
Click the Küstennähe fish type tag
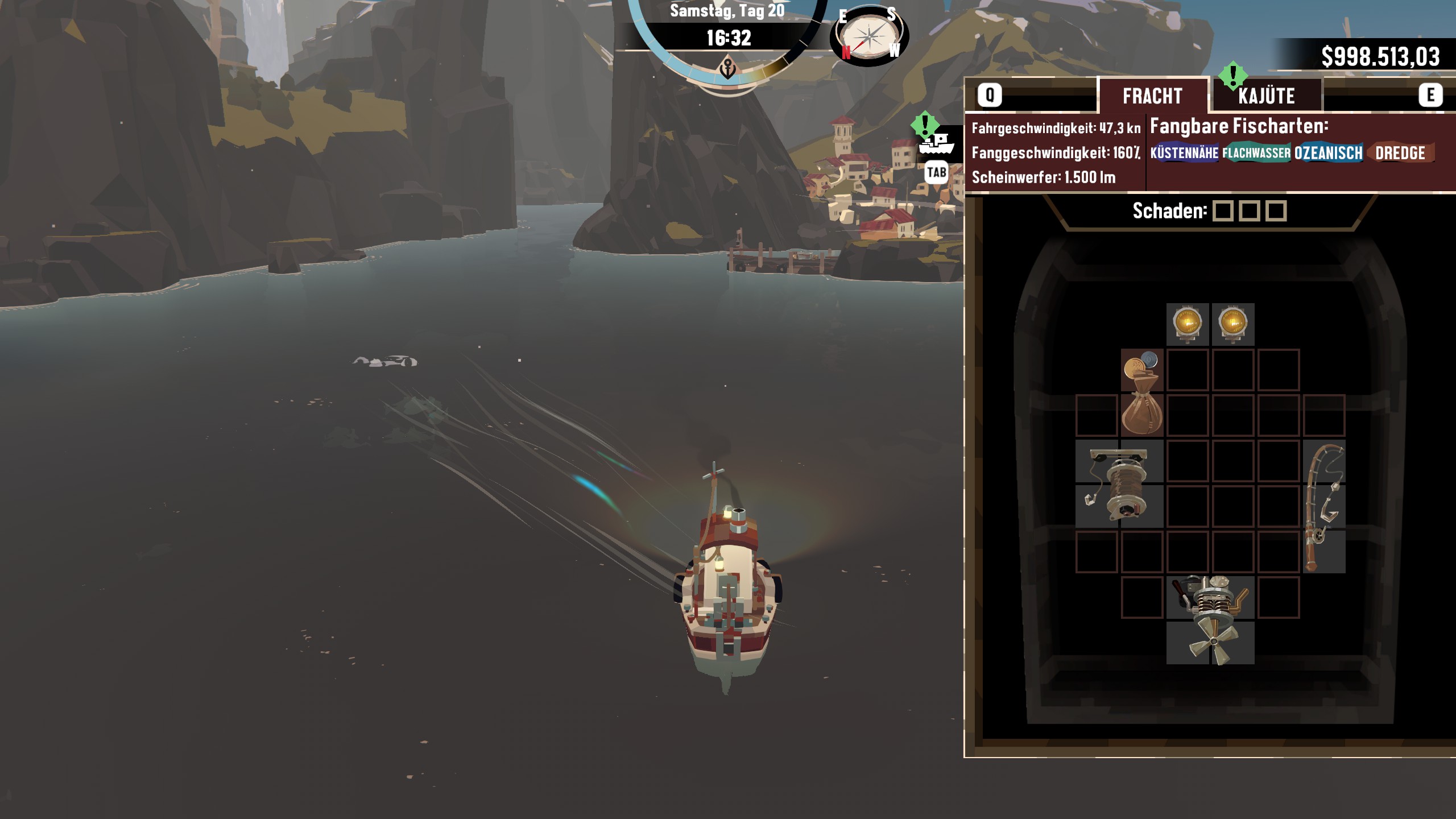1184,153
